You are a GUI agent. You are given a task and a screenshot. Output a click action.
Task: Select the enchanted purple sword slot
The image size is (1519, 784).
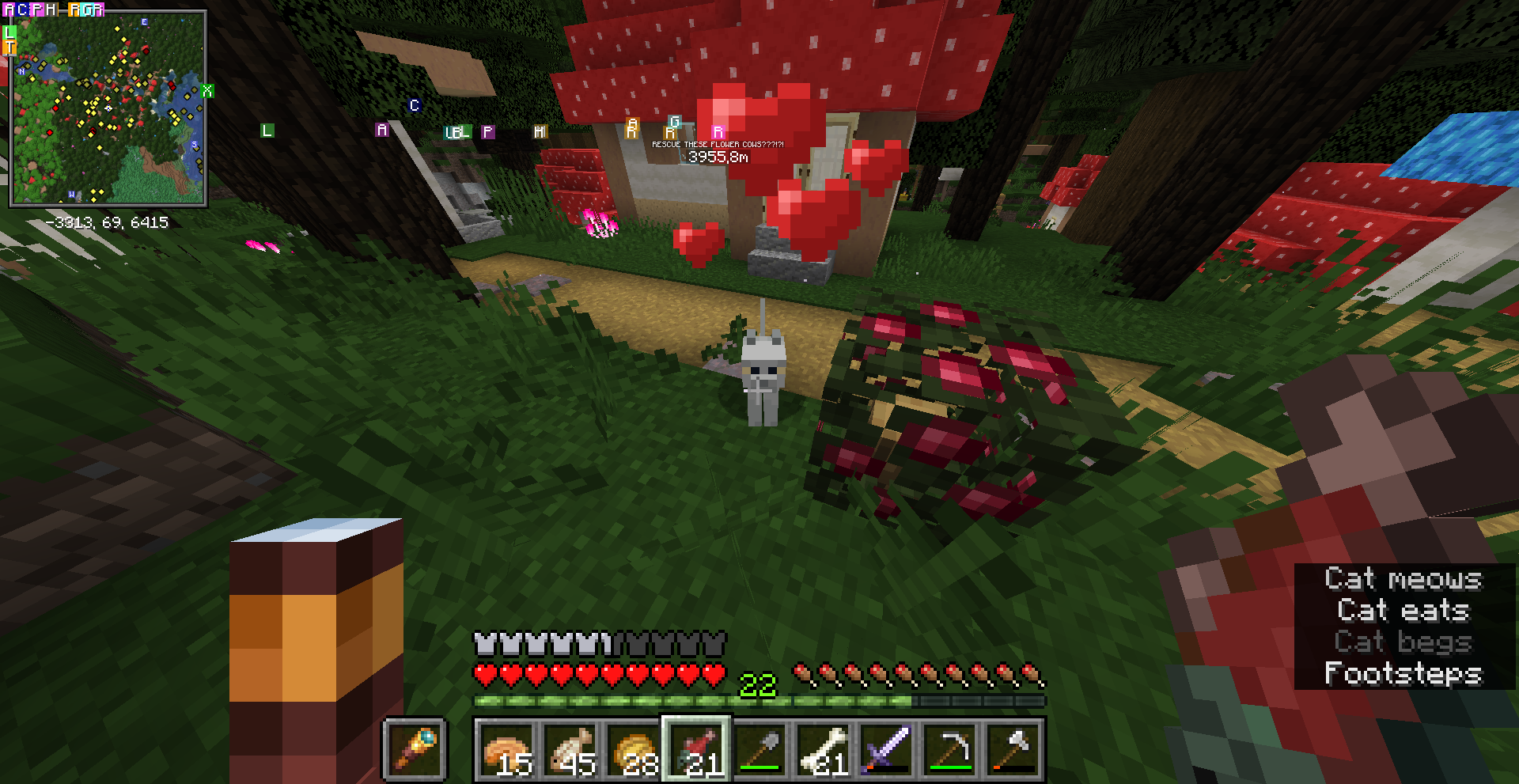pyautogui.click(x=887, y=749)
